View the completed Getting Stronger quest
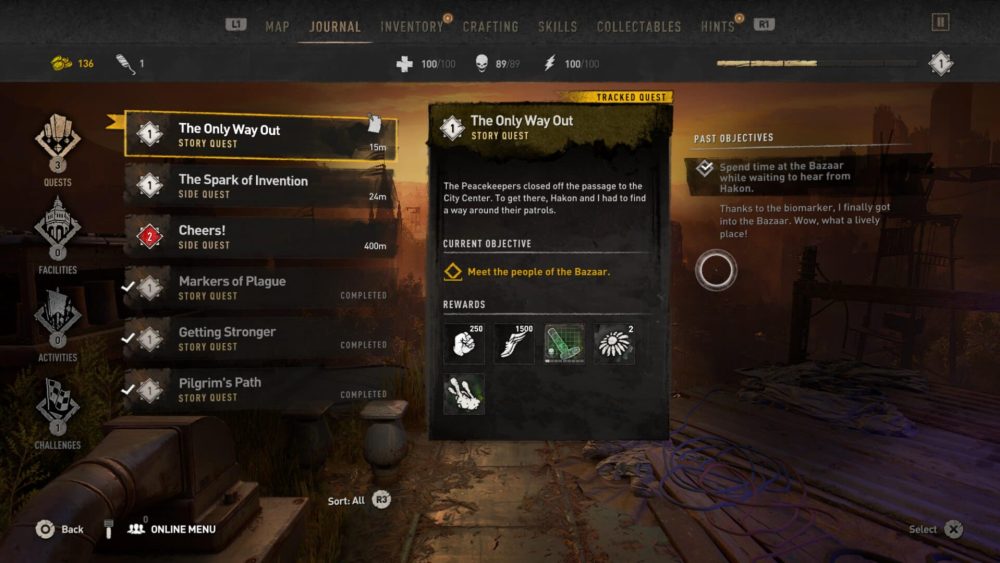The width and height of the screenshot is (1000, 563). tap(260, 338)
